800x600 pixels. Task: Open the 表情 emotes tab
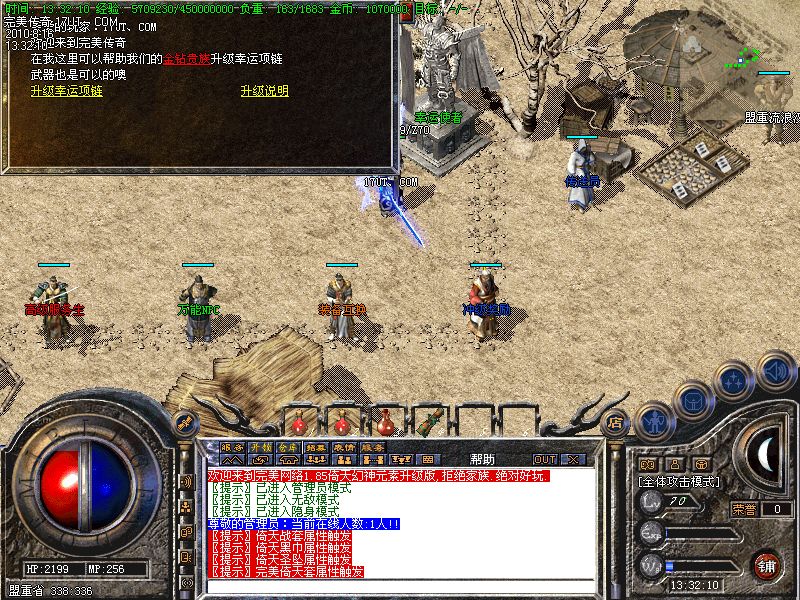[344, 448]
